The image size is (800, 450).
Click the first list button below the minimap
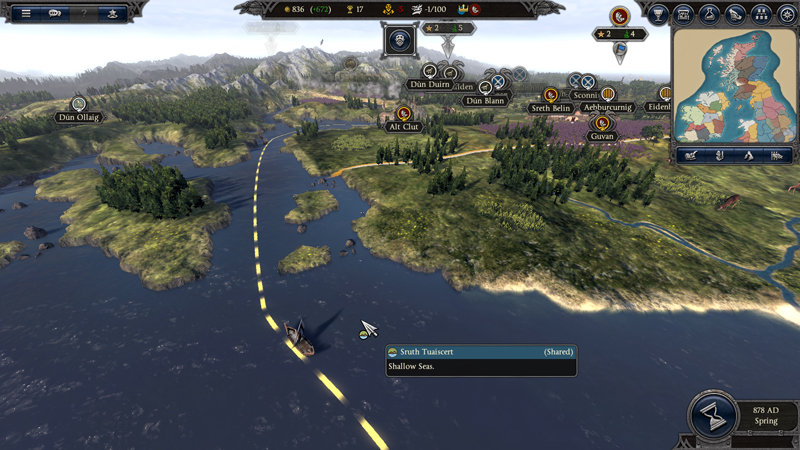click(690, 155)
